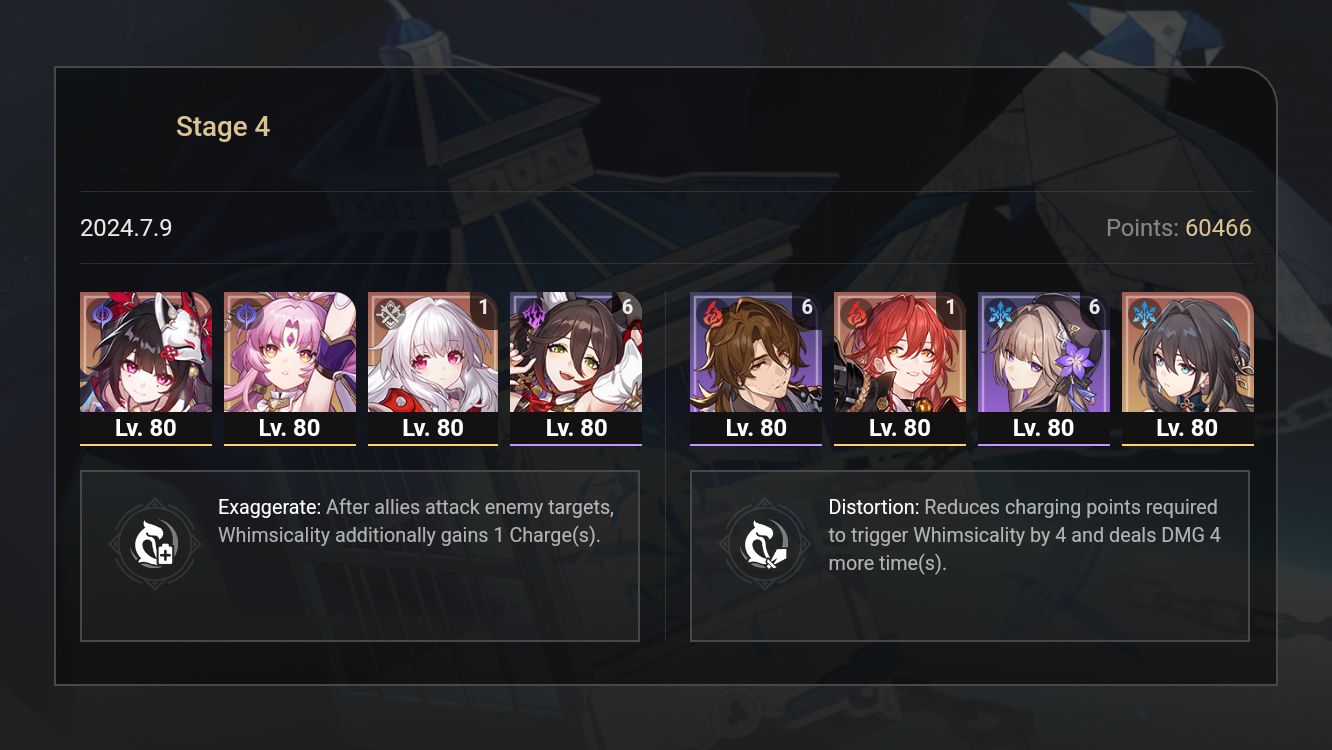Click the Points value 60466

pos(1220,228)
